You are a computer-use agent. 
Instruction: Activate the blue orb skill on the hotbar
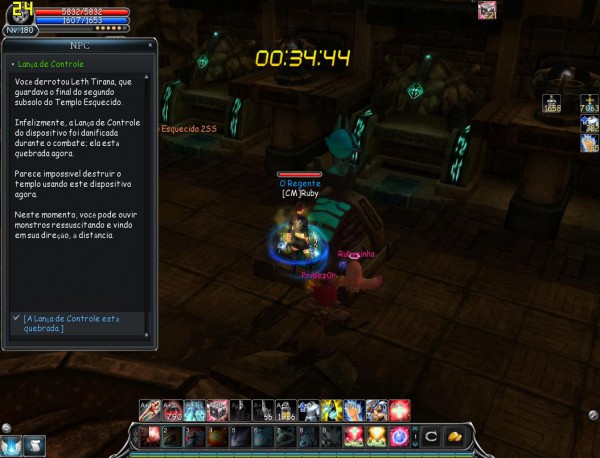point(400,437)
